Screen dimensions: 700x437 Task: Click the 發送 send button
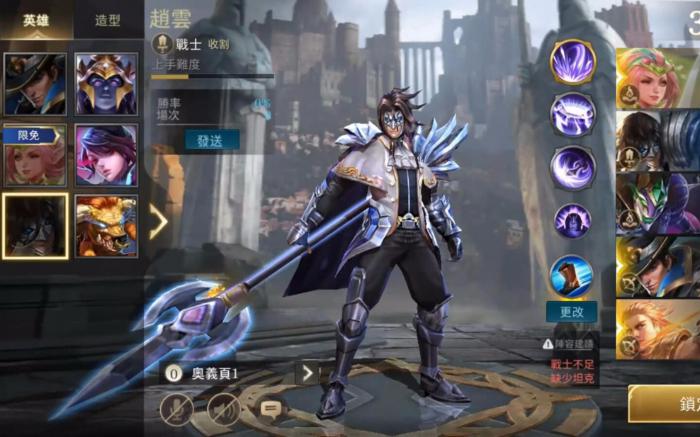coord(211,141)
